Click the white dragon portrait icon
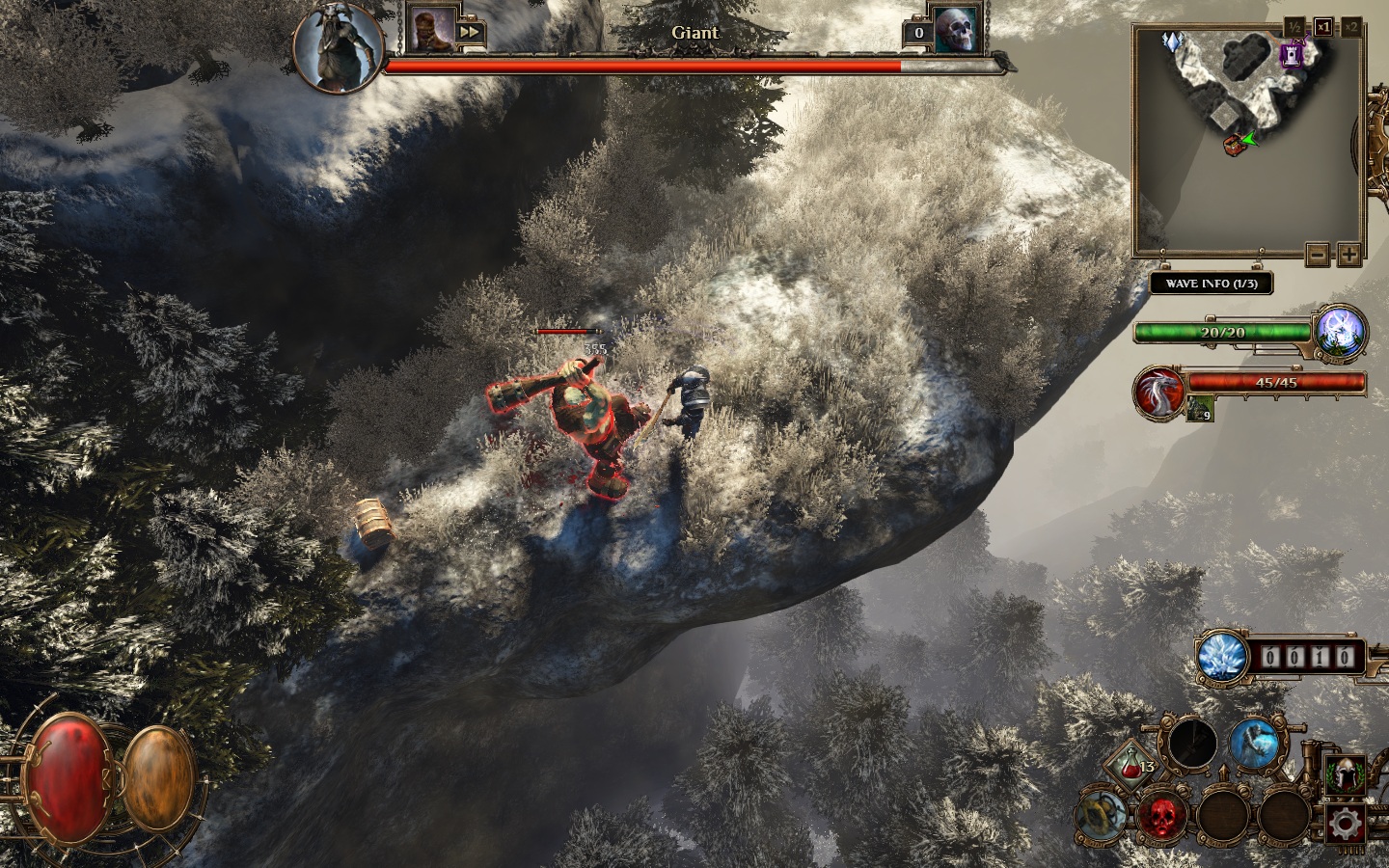 coord(1157,393)
